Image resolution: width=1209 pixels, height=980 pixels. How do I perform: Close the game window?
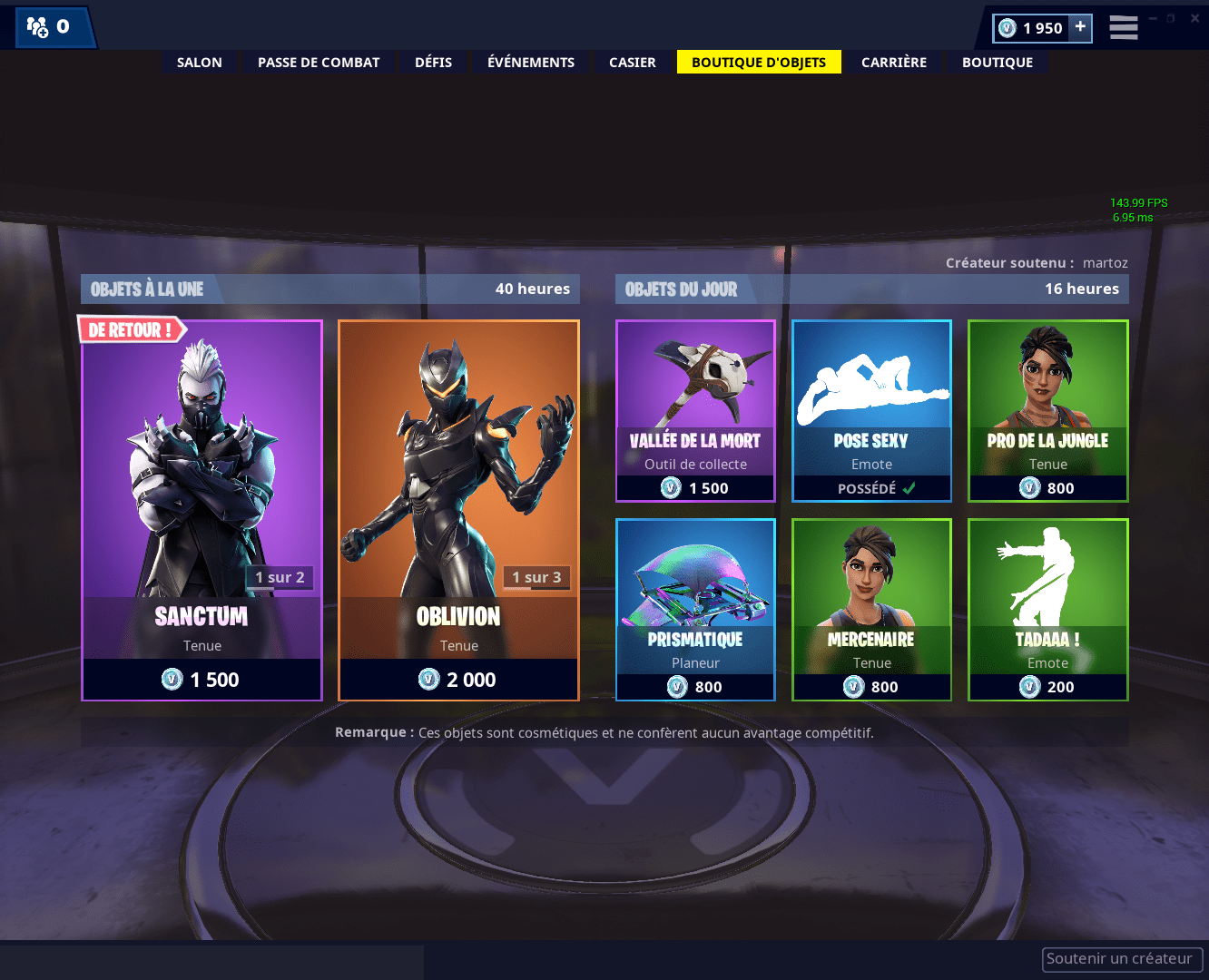click(1194, 18)
